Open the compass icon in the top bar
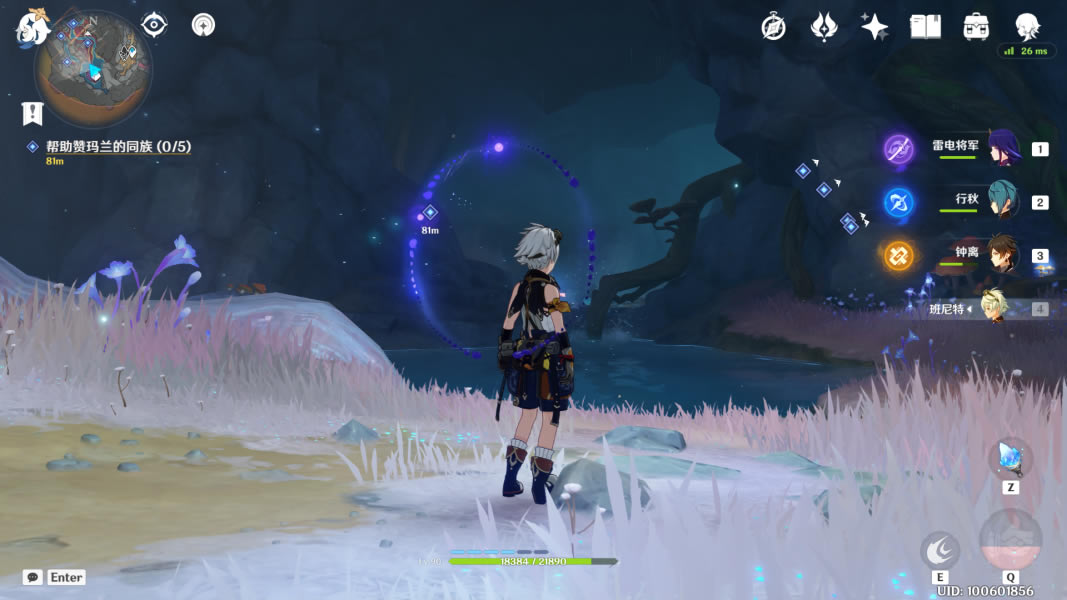1067x600 pixels. 773,27
